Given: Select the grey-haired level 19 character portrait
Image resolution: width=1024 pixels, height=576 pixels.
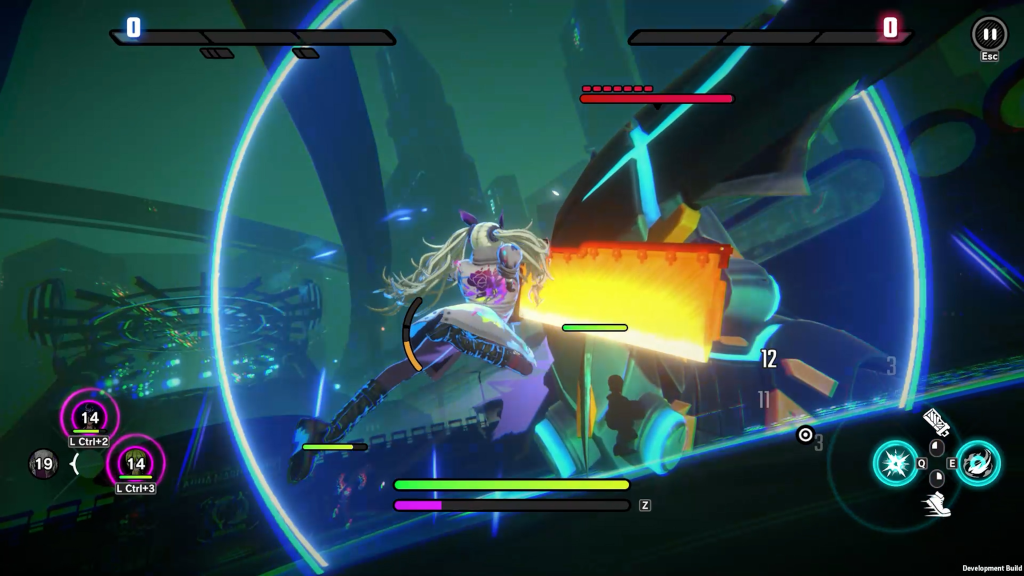Looking at the screenshot, I should pyautogui.click(x=43, y=464).
